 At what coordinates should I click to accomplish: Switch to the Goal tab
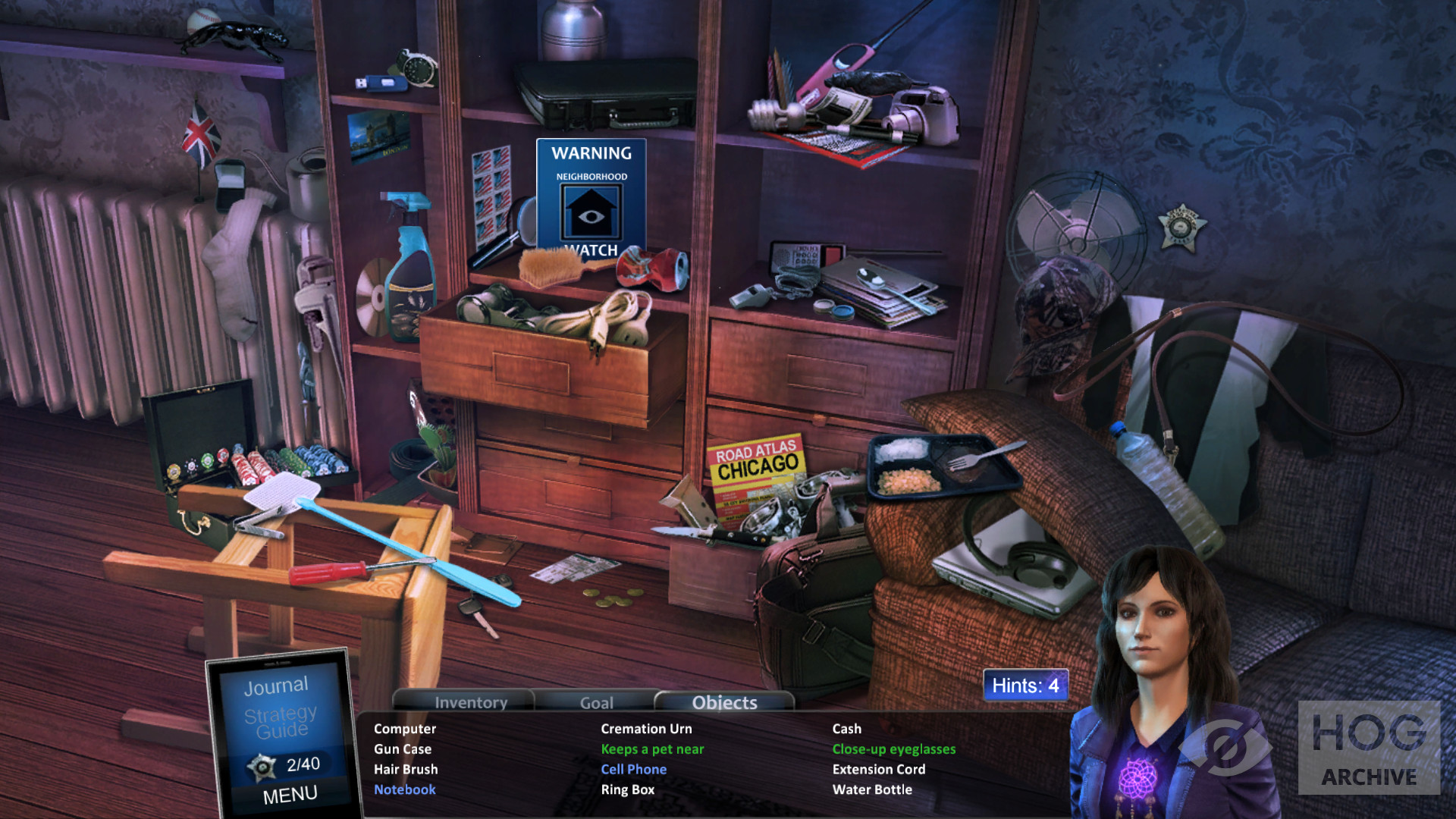[x=596, y=702]
